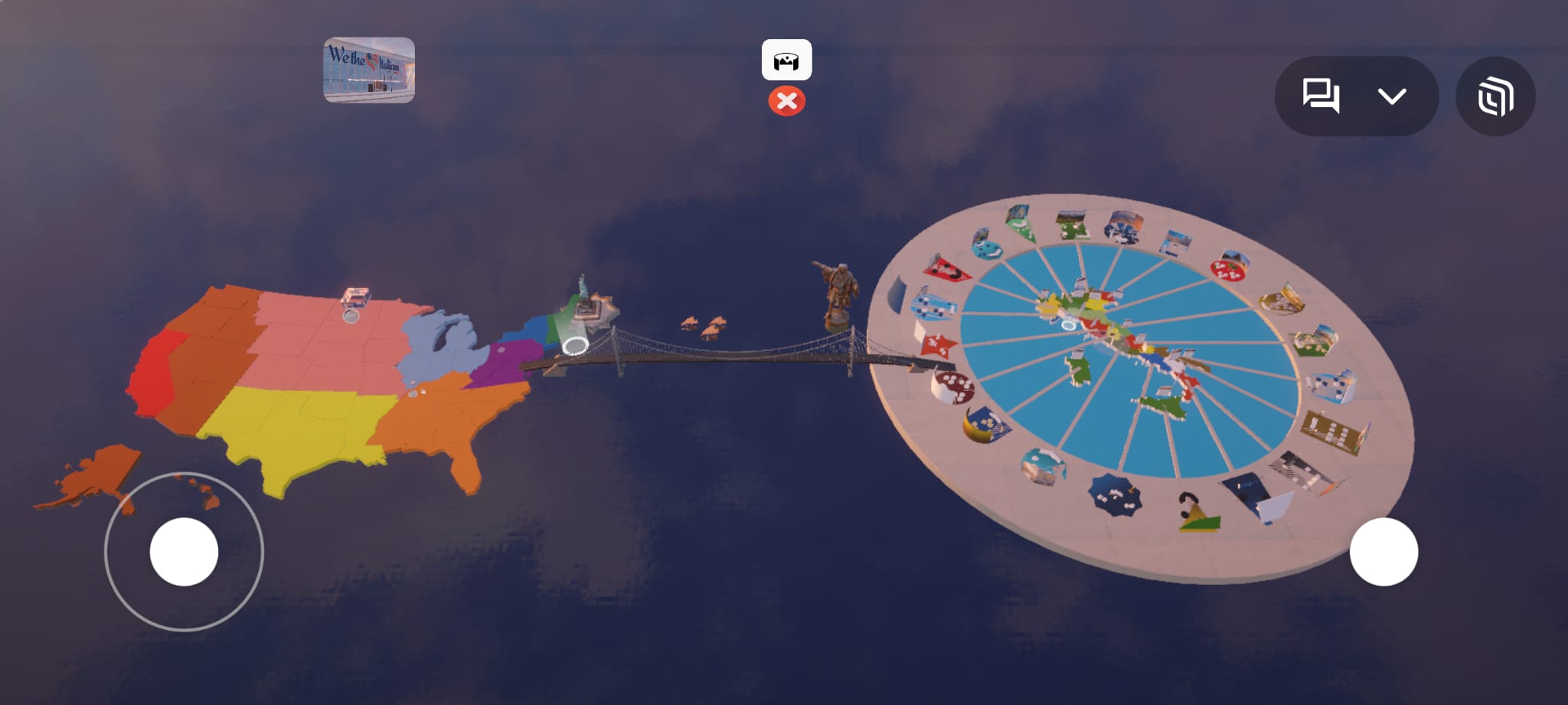Tap the white camera view icon
The width and height of the screenshot is (1568, 705).
(x=786, y=60)
